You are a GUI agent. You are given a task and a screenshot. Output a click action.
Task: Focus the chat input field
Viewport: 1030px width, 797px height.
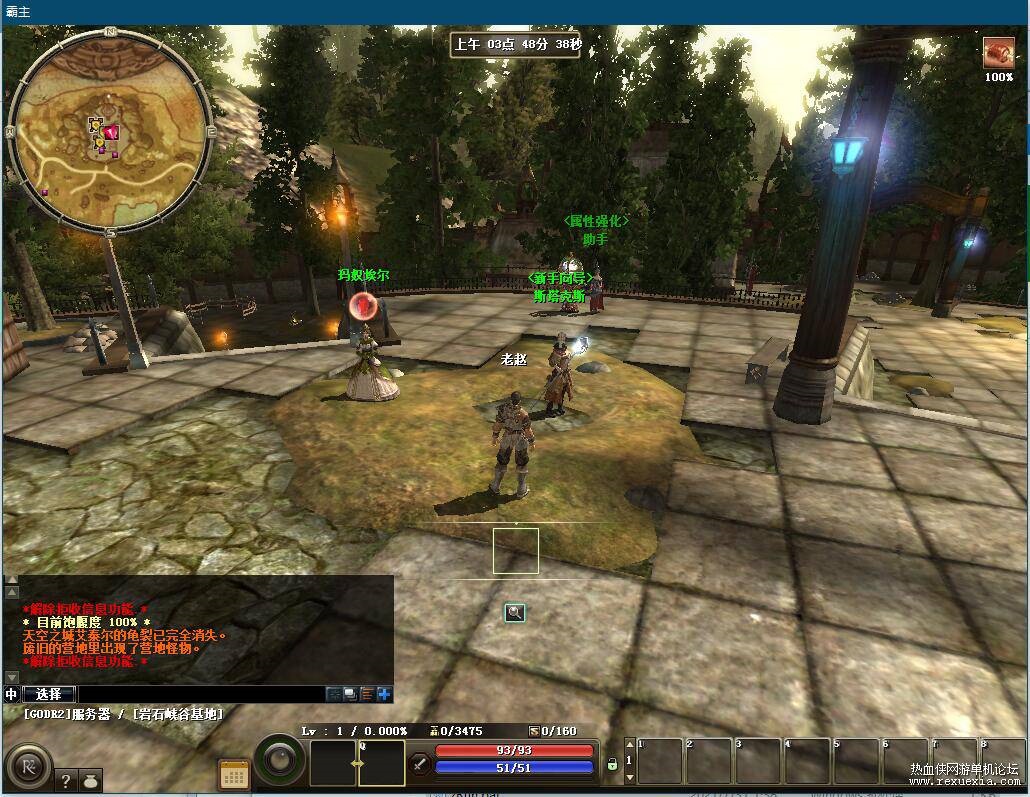pos(200,694)
